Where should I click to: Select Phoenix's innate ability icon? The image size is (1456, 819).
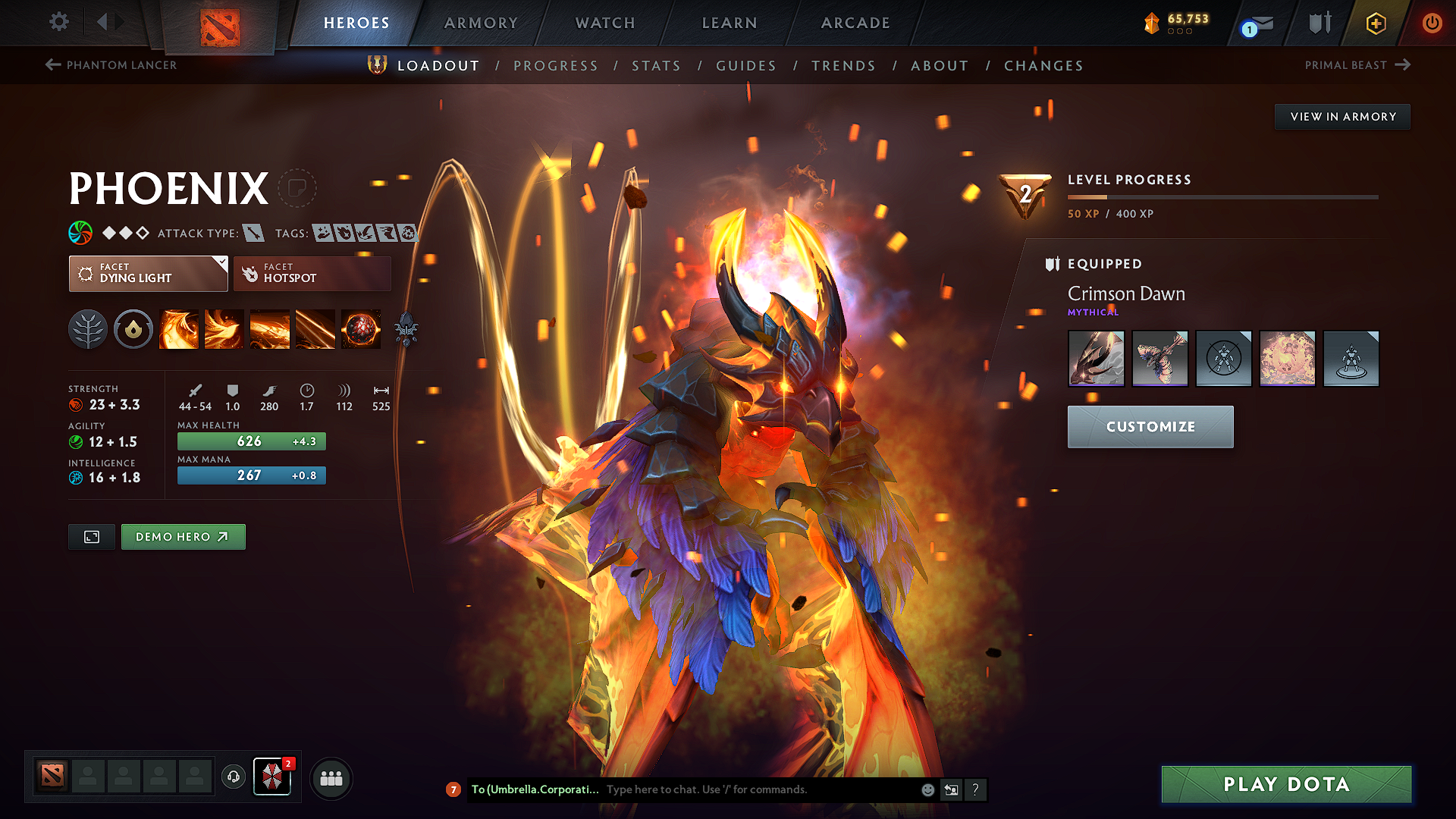tap(133, 329)
